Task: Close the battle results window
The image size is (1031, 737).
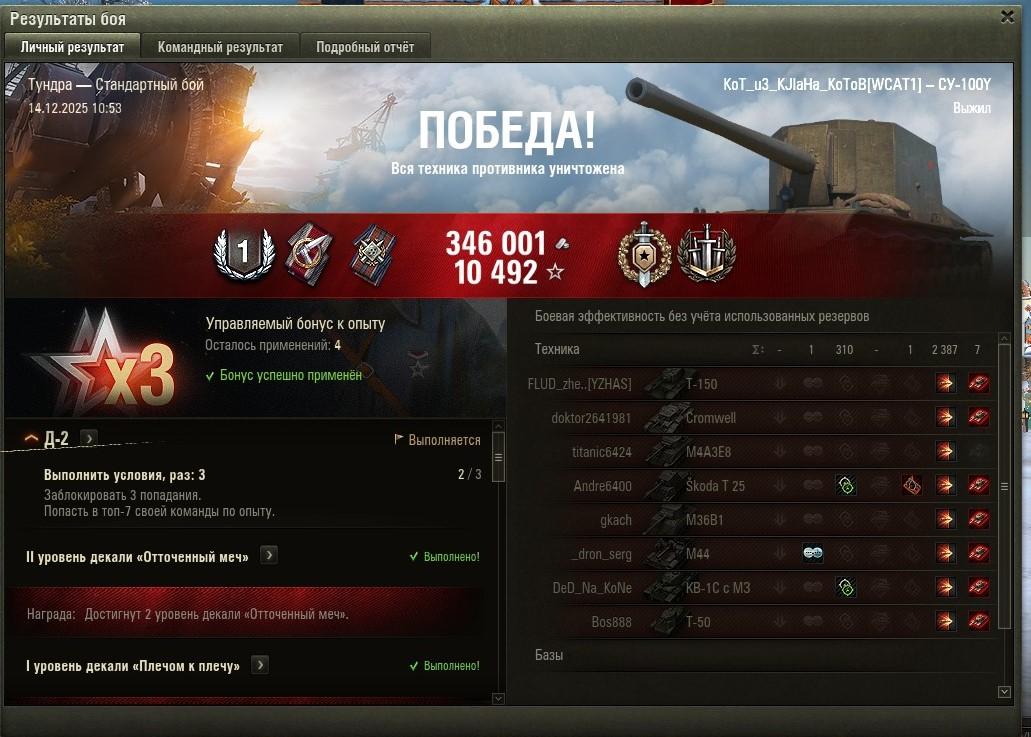Action: click(x=1006, y=17)
